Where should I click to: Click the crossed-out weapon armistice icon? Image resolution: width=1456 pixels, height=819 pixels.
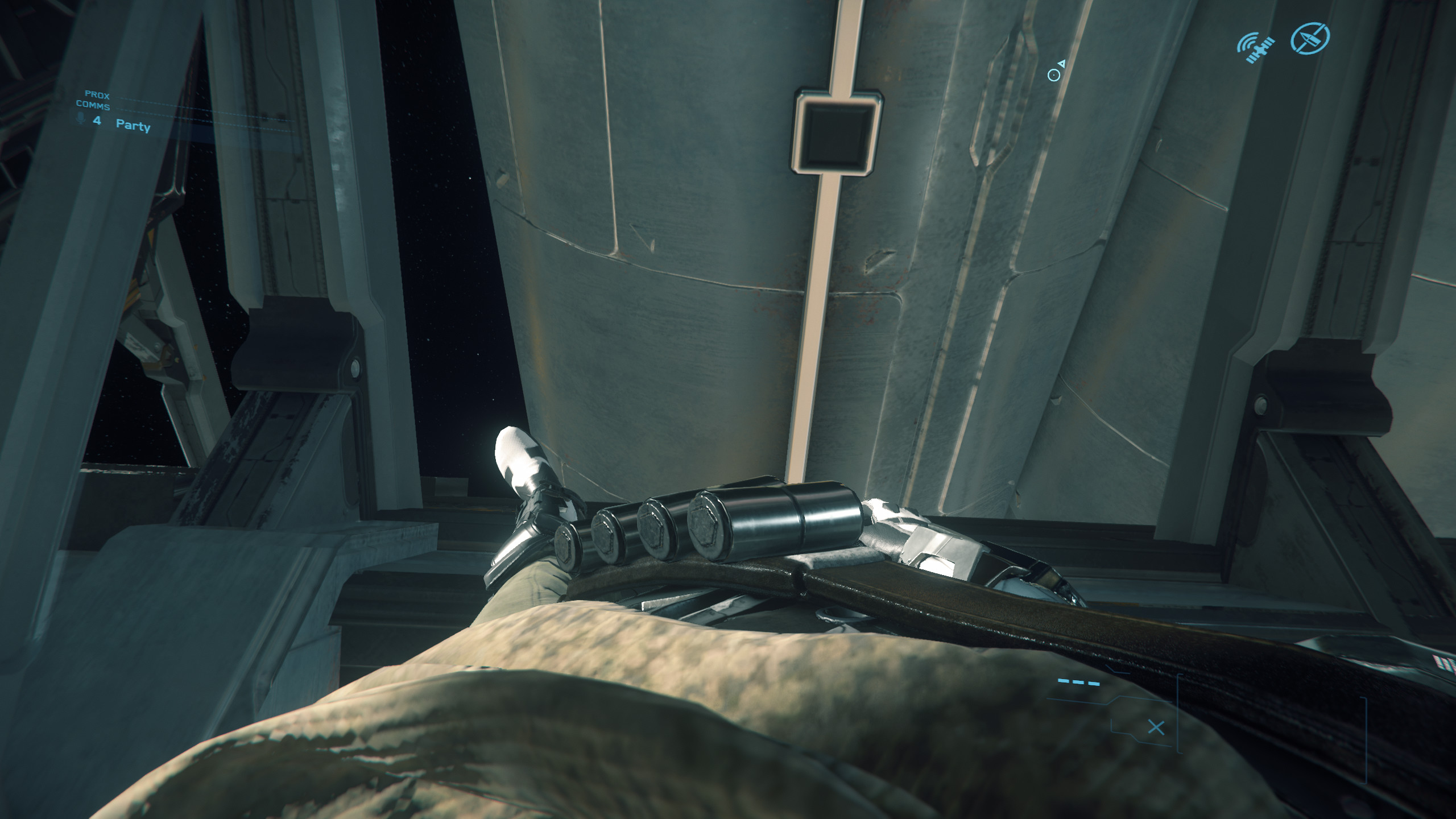click(1310, 39)
